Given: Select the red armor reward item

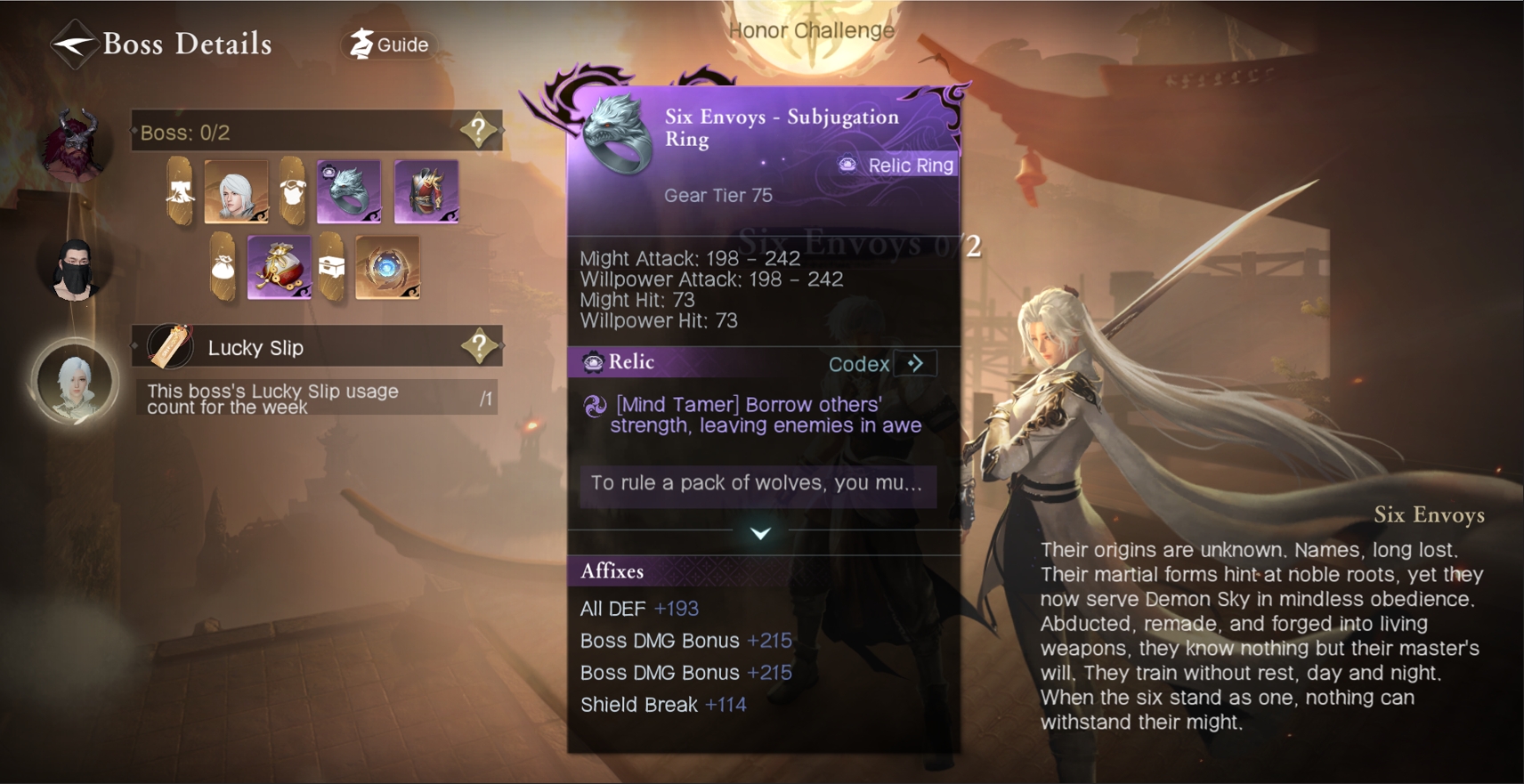Looking at the screenshot, I should click(426, 191).
